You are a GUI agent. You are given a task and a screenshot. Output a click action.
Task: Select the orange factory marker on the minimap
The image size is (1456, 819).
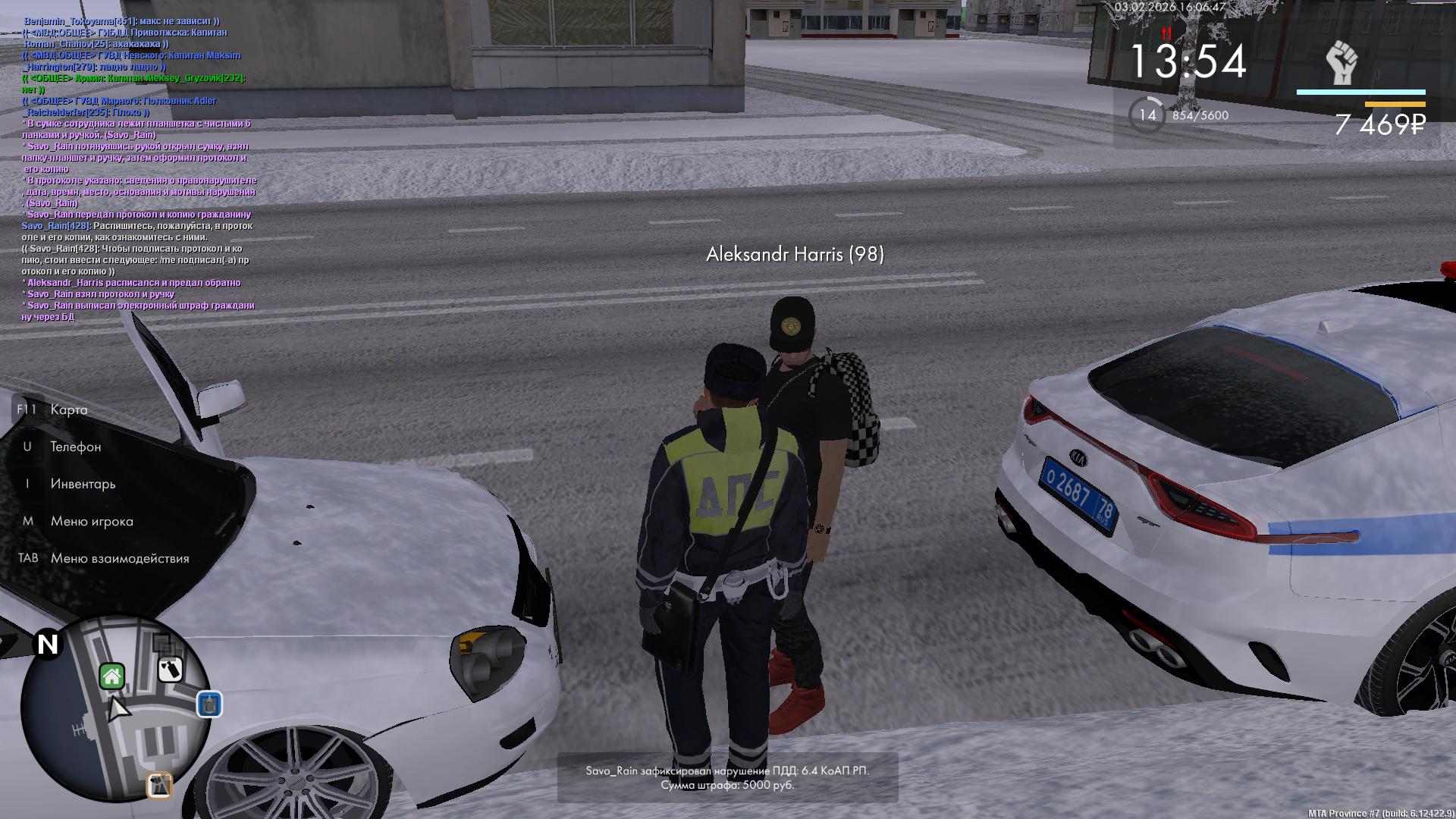click(159, 786)
